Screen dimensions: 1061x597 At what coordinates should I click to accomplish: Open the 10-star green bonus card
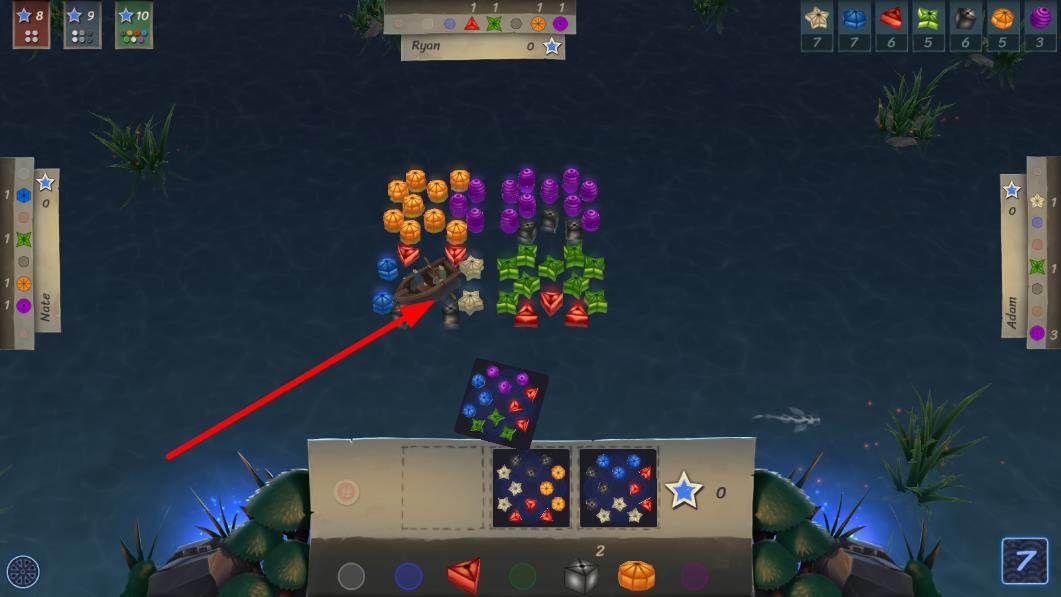tap(133, 25)
